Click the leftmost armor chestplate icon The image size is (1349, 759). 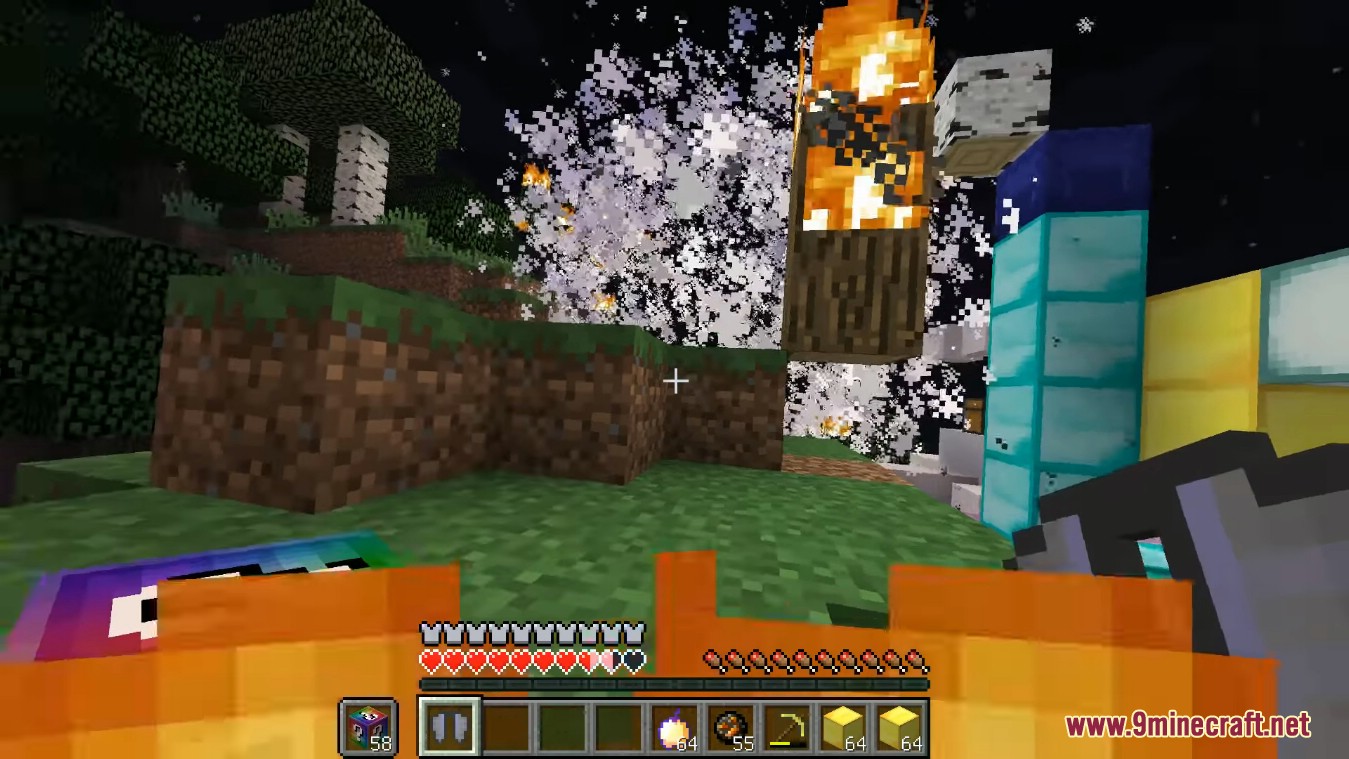pyautogui.click(x=430, y=633)
